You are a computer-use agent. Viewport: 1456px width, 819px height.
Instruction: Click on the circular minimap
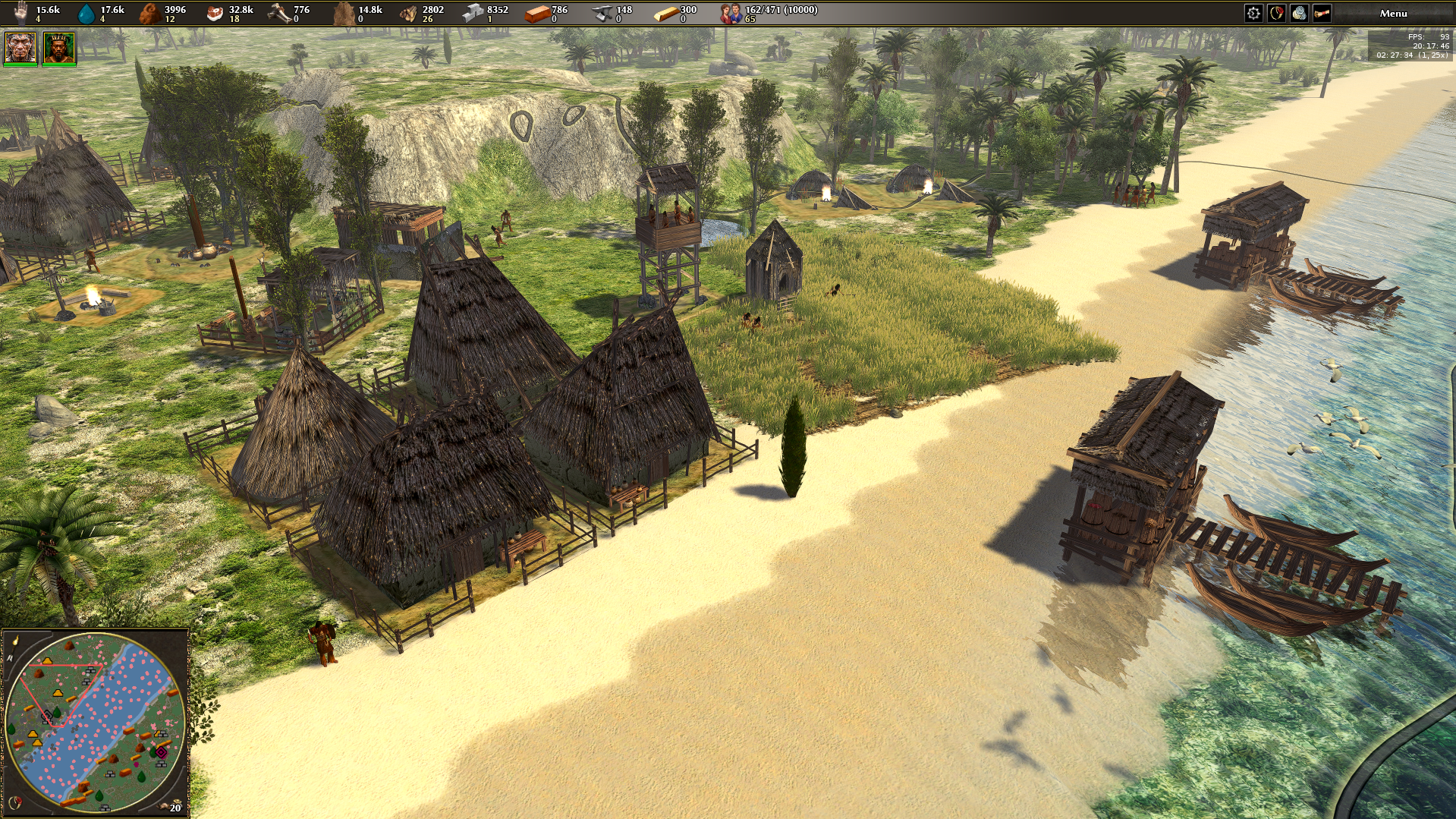(x=95, y=721)
